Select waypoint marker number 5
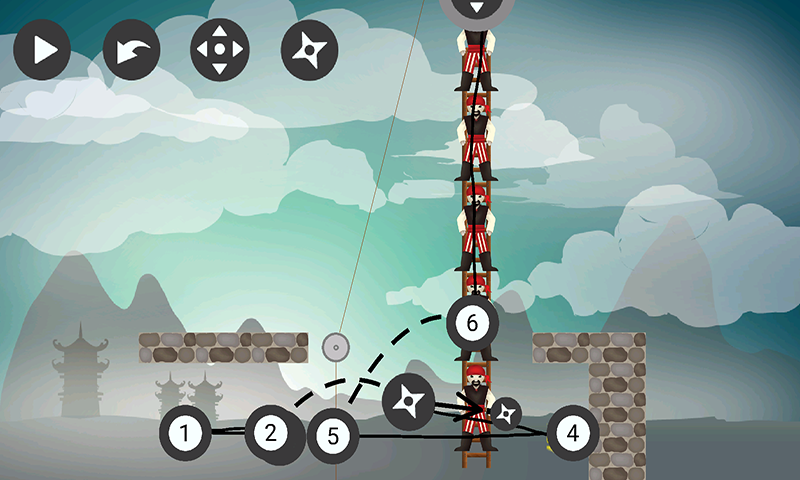 pos(333,436)
